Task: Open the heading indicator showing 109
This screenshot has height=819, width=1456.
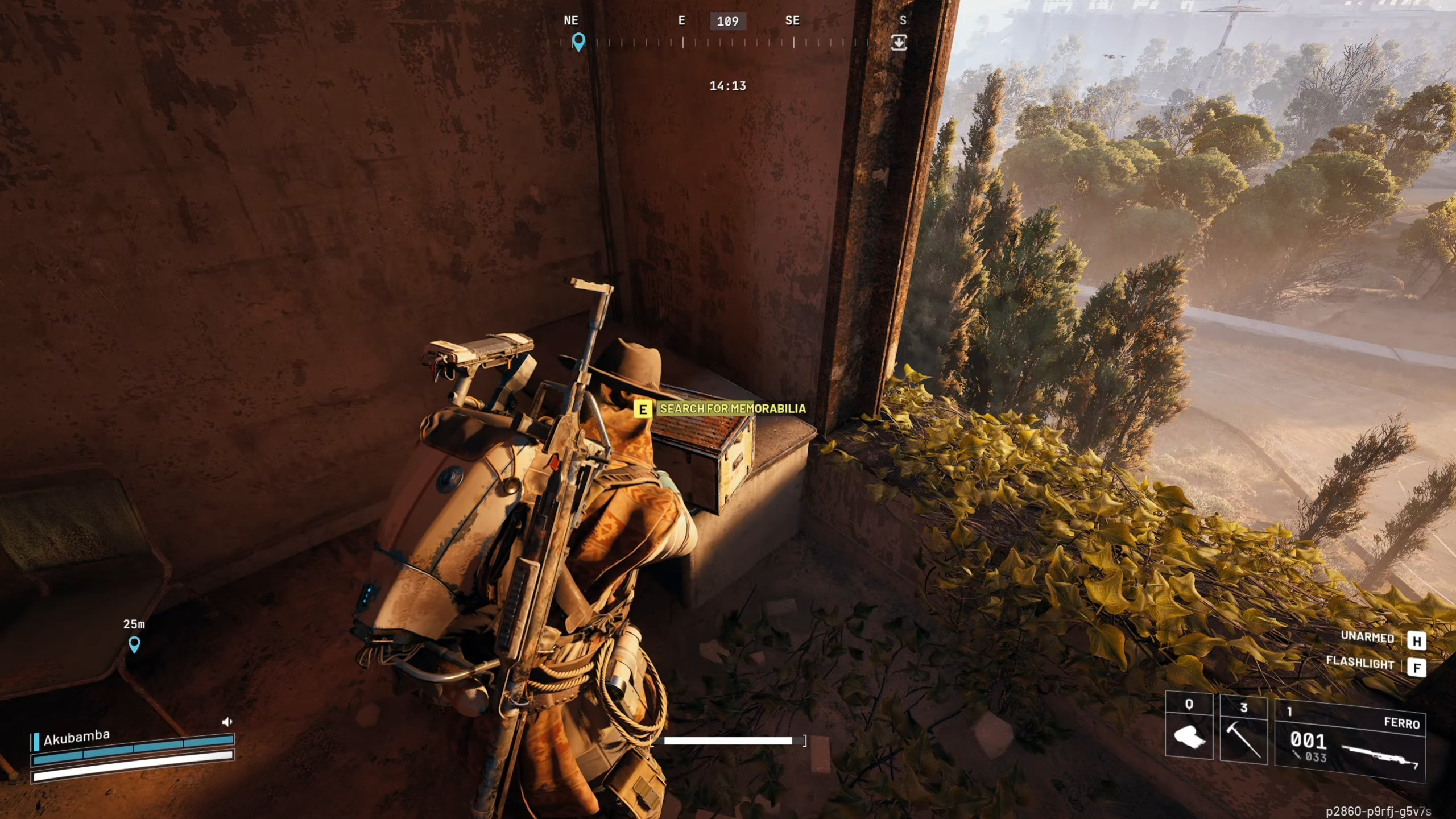Action: click(x=727, y=22)
